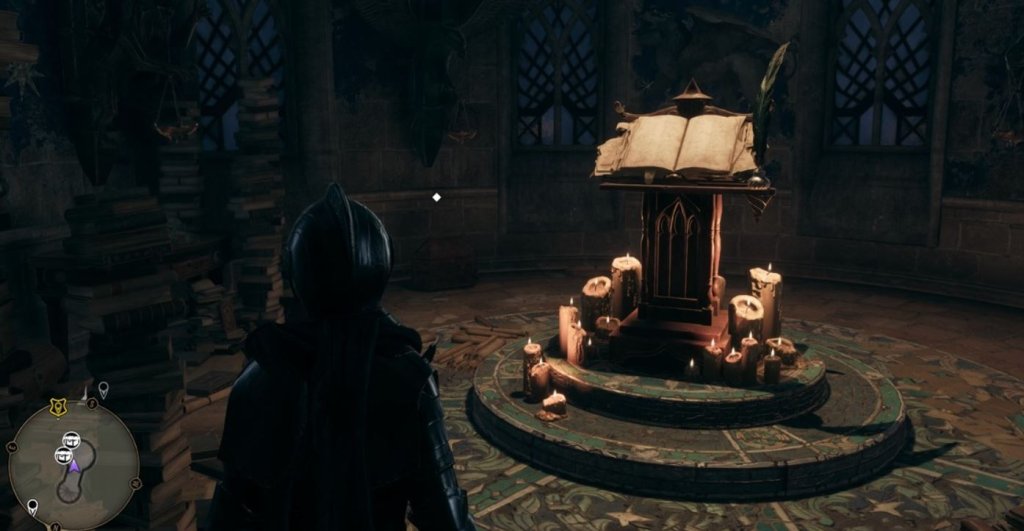Select the gold quest shield marker
The image size is (1024, 531).
(57, 406)
